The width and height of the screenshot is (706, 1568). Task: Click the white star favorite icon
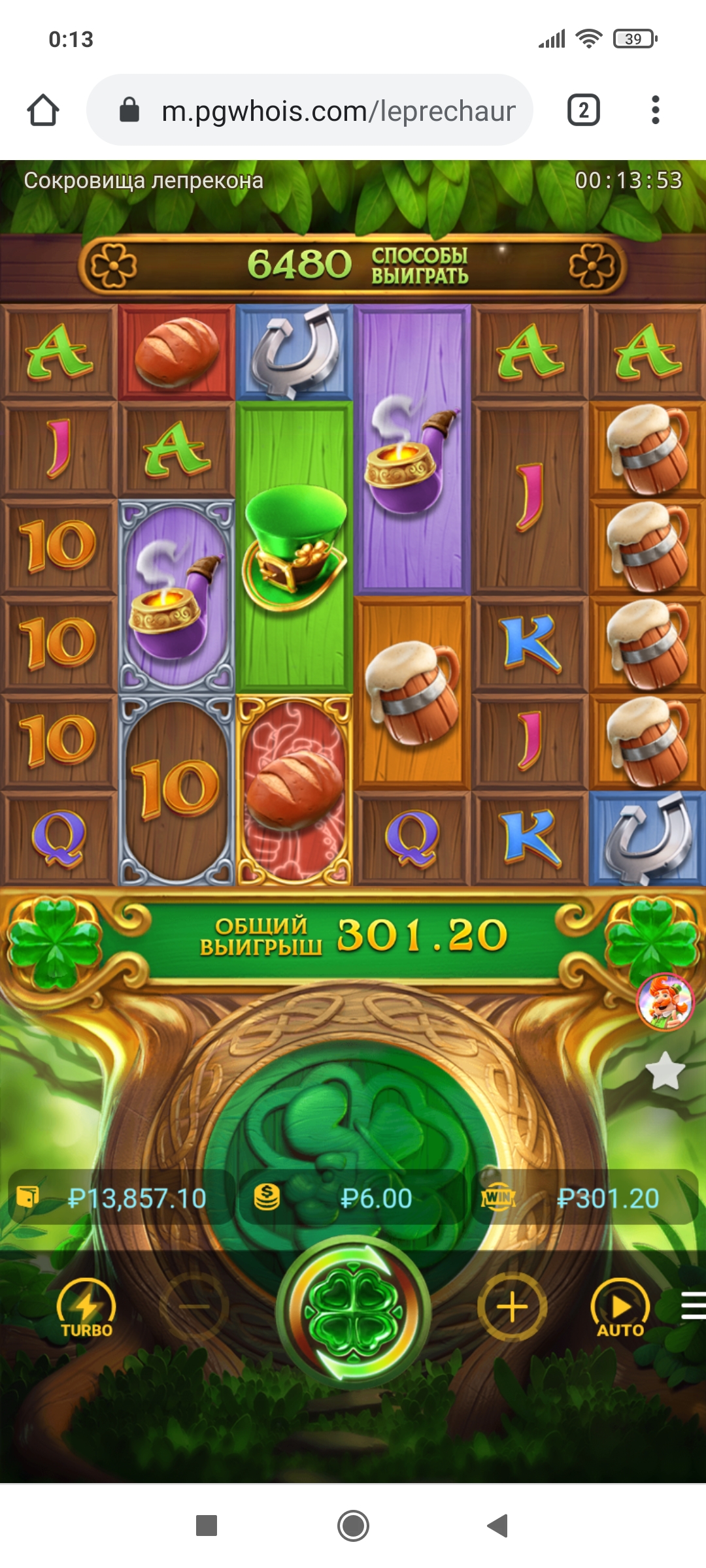click(x=665, y=1071)
